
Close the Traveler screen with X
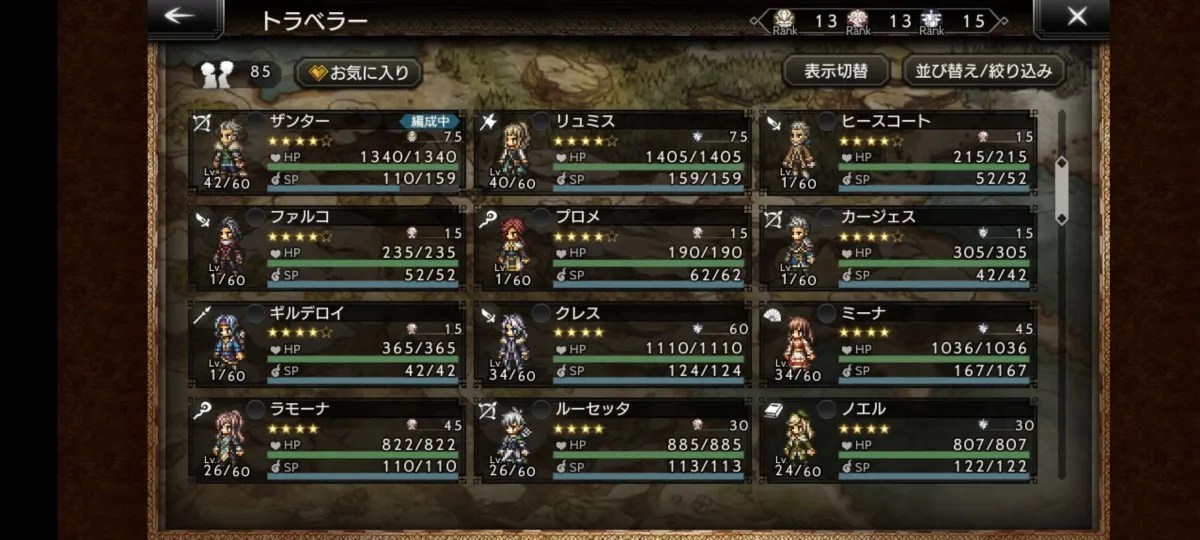pyautogui.click(x=1076, y=17)
